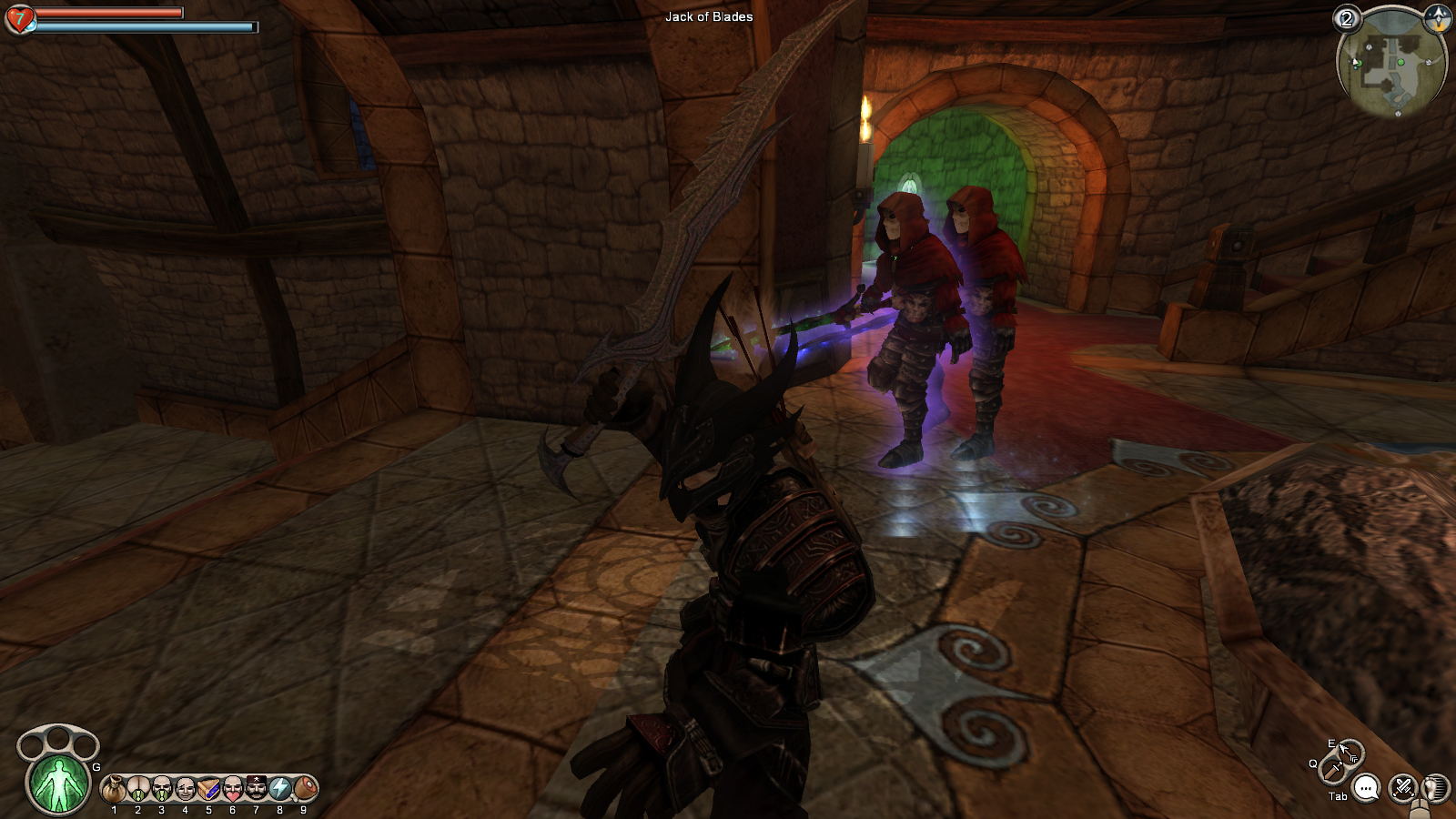1456x819 pixels.
Task: Equip the melee sword weapon
Action: pyautogui.click(x=1332, y=770)
